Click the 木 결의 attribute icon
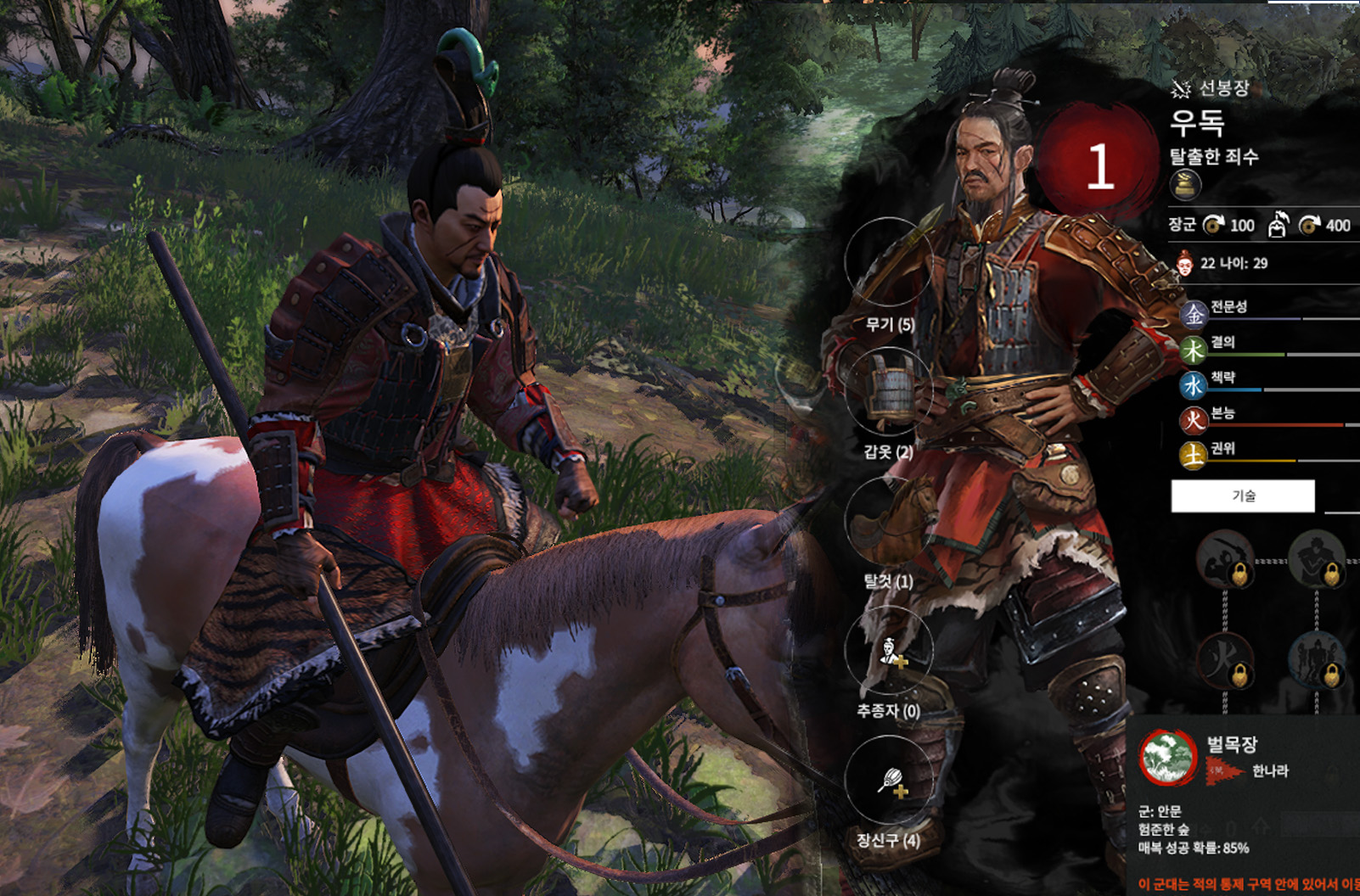The image size is (1360, 896). click(x=1194, y=350)
